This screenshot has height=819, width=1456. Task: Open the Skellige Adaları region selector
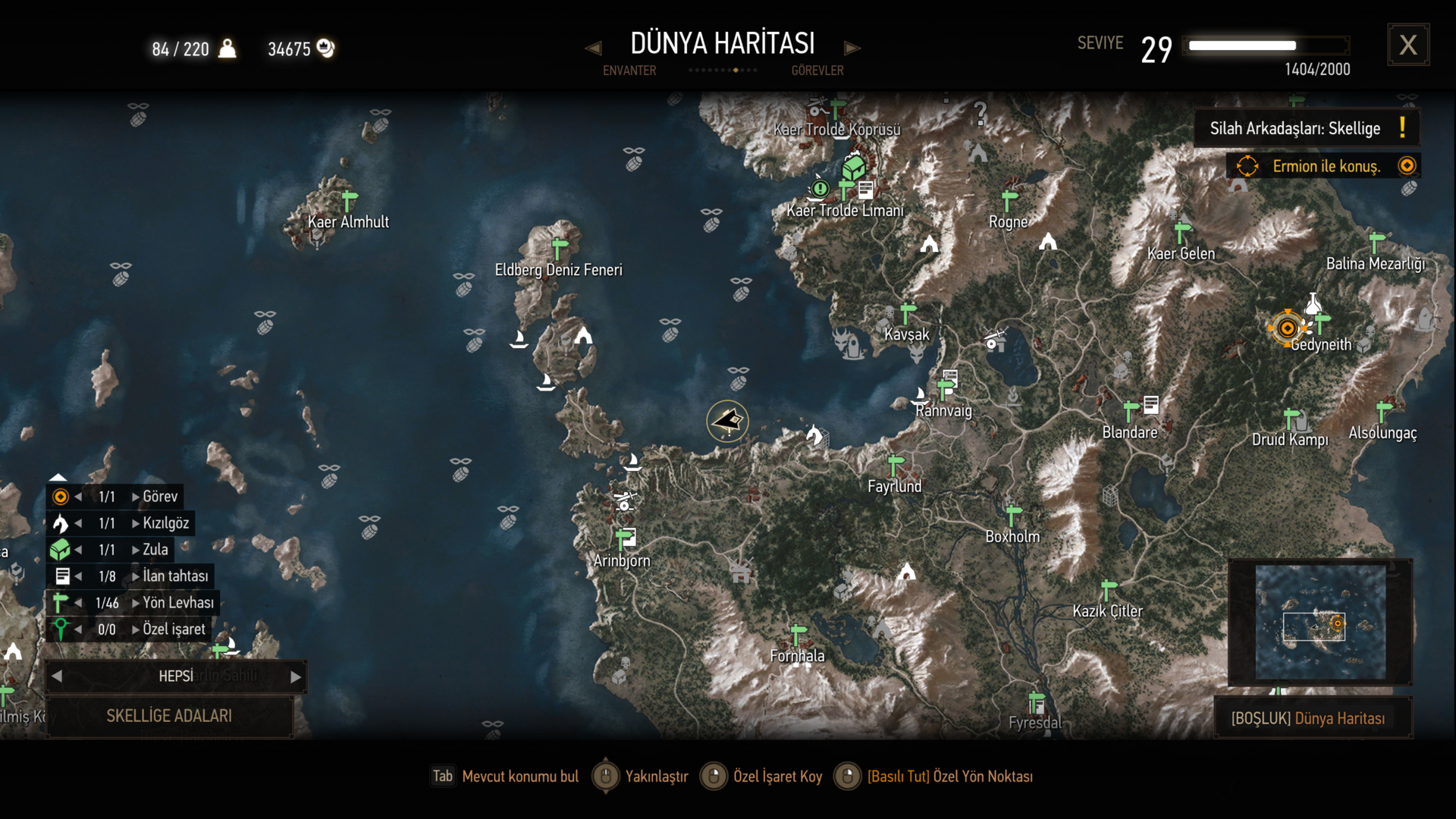pos(169,716)
